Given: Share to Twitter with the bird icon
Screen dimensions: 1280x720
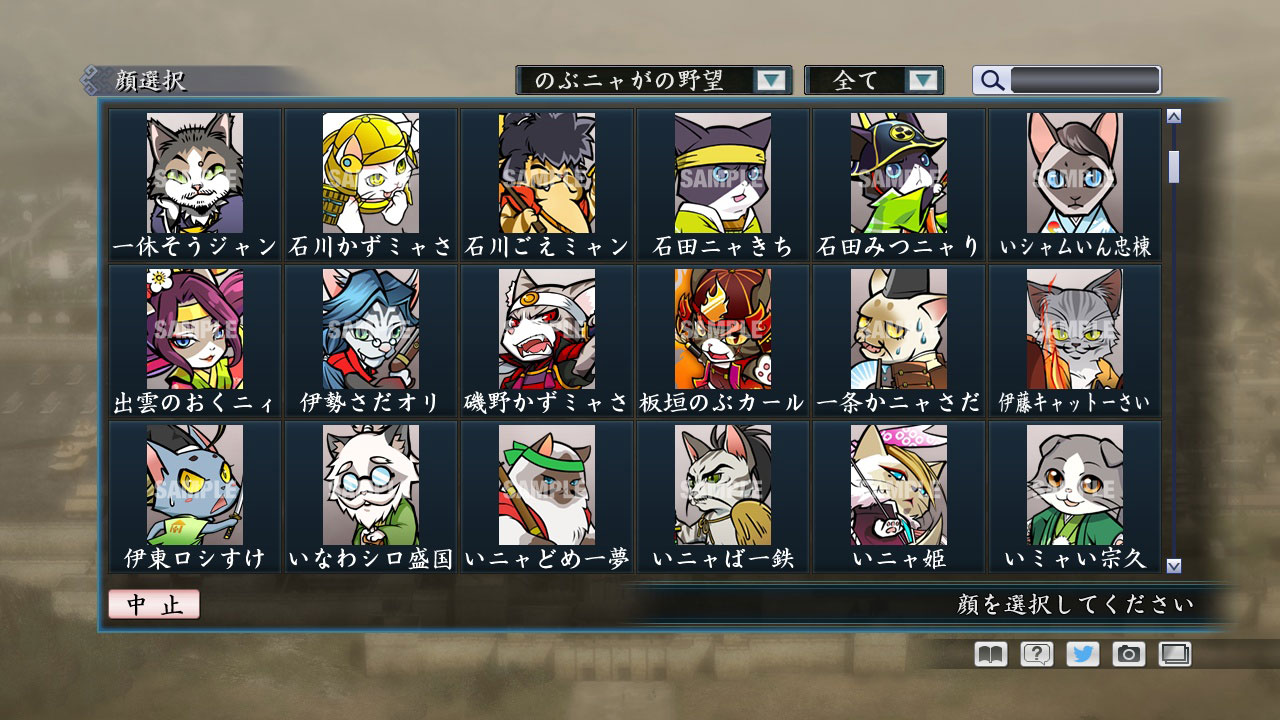Looking at the screenshot, I should coord(1083,655).
